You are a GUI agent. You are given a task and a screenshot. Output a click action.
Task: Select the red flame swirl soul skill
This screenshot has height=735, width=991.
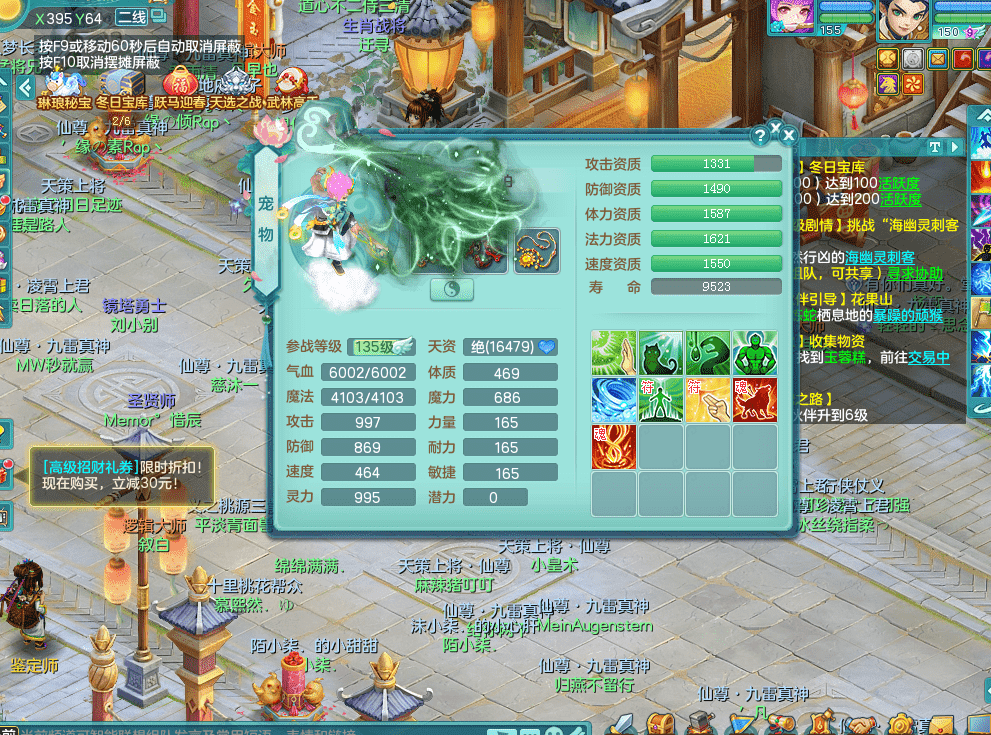tap(614, 447)
